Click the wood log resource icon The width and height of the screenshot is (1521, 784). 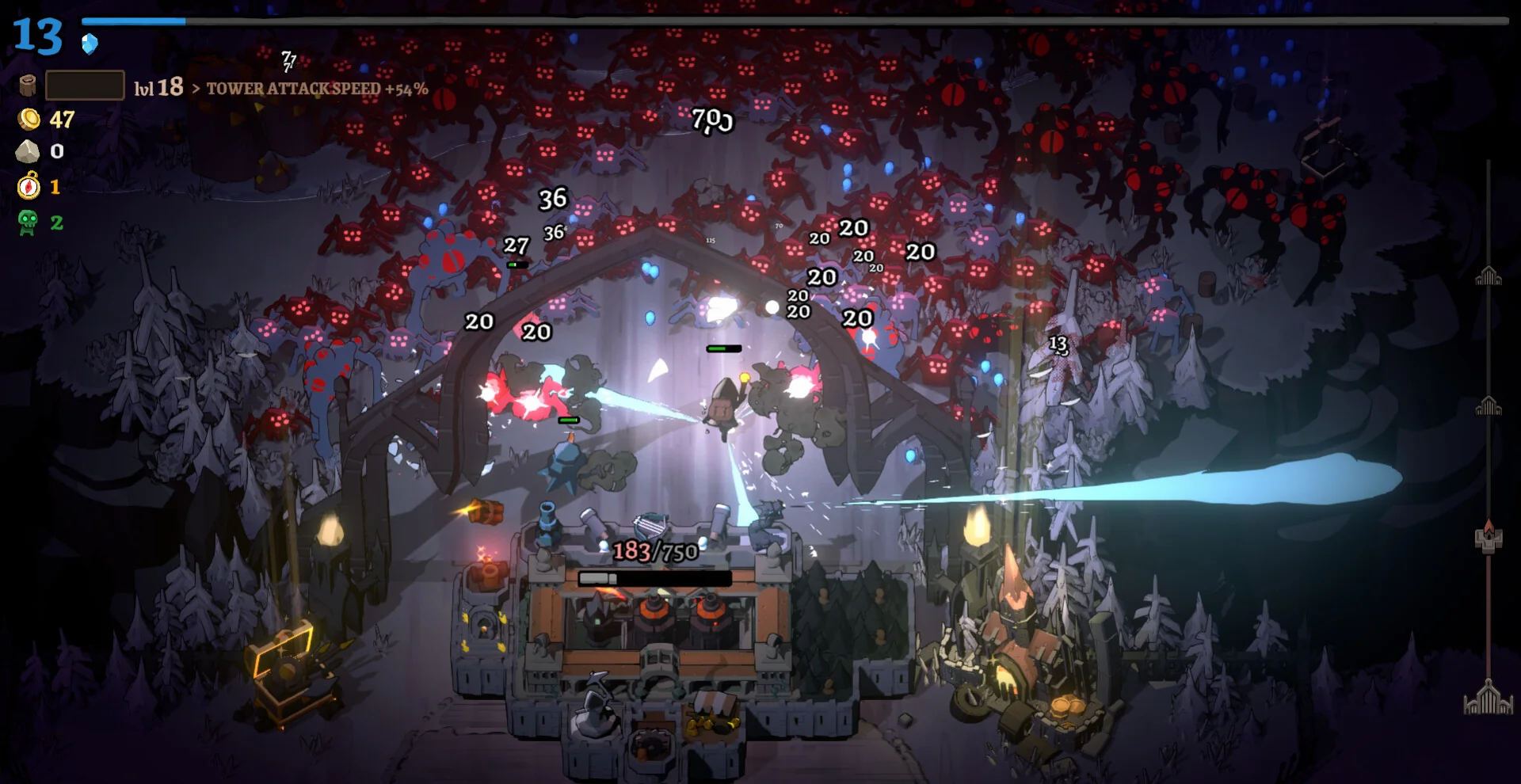[x=28, y=86]
